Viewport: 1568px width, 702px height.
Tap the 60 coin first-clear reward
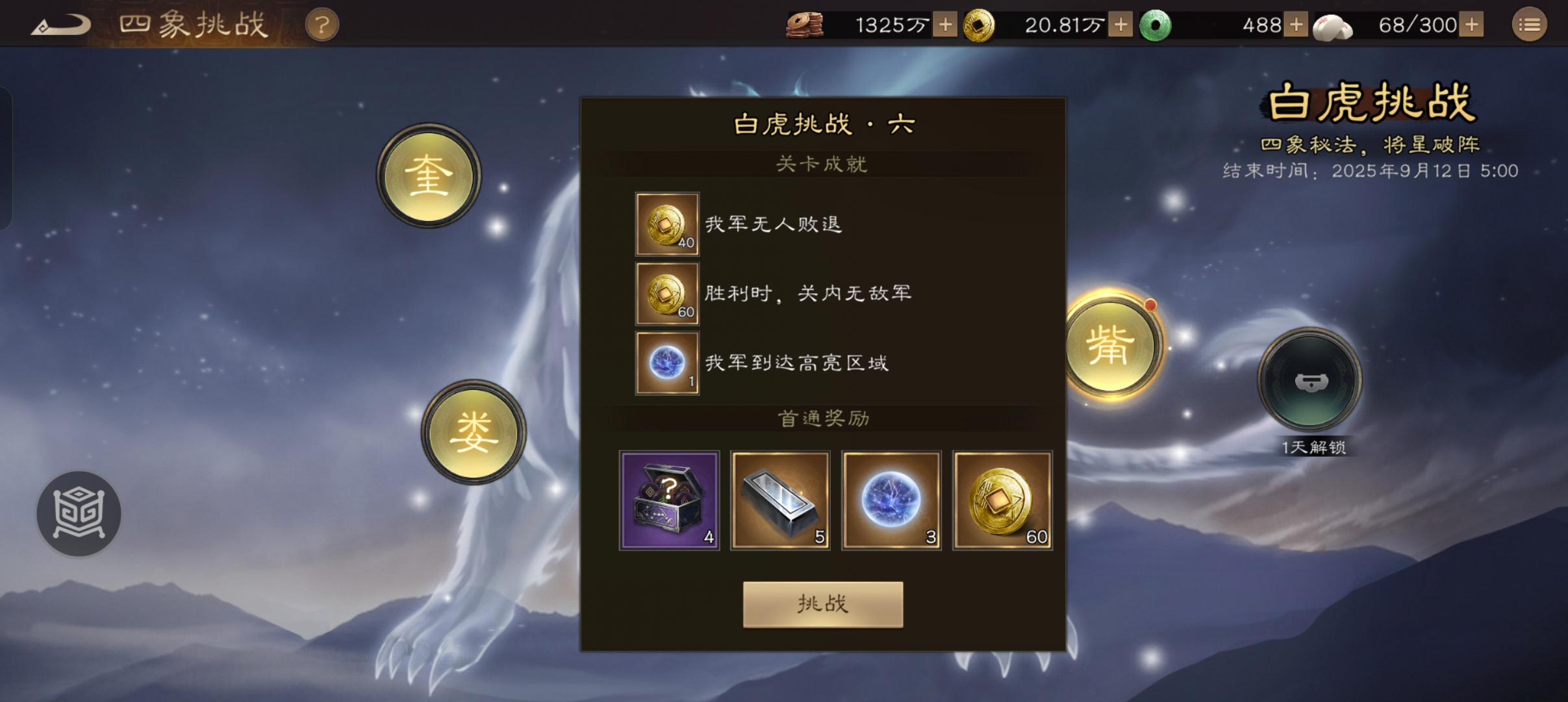(x=1003, y=500)
